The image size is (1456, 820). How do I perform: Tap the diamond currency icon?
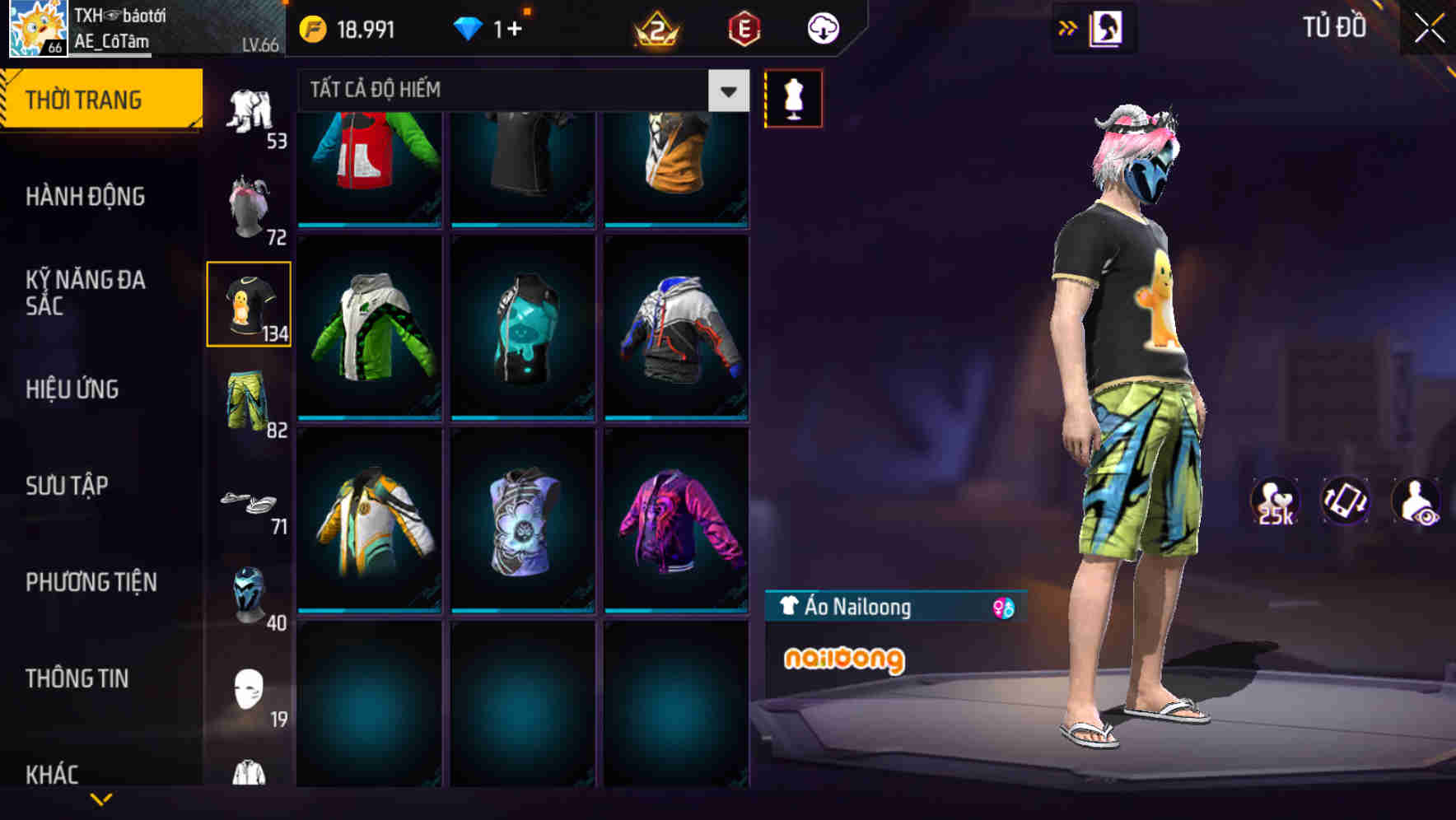coord(468,27)
